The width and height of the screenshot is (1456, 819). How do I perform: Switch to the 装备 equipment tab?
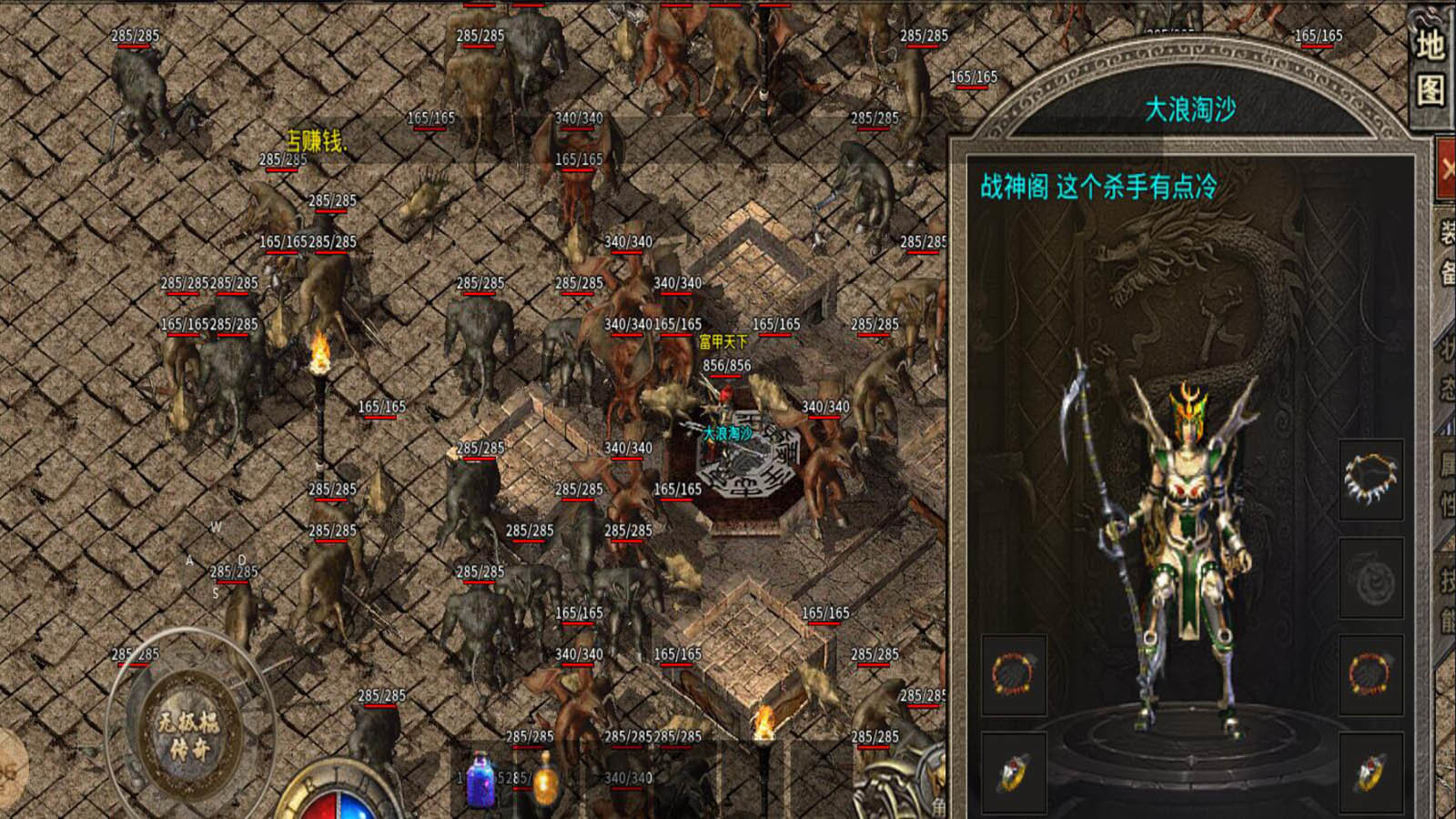[1446, 252]
